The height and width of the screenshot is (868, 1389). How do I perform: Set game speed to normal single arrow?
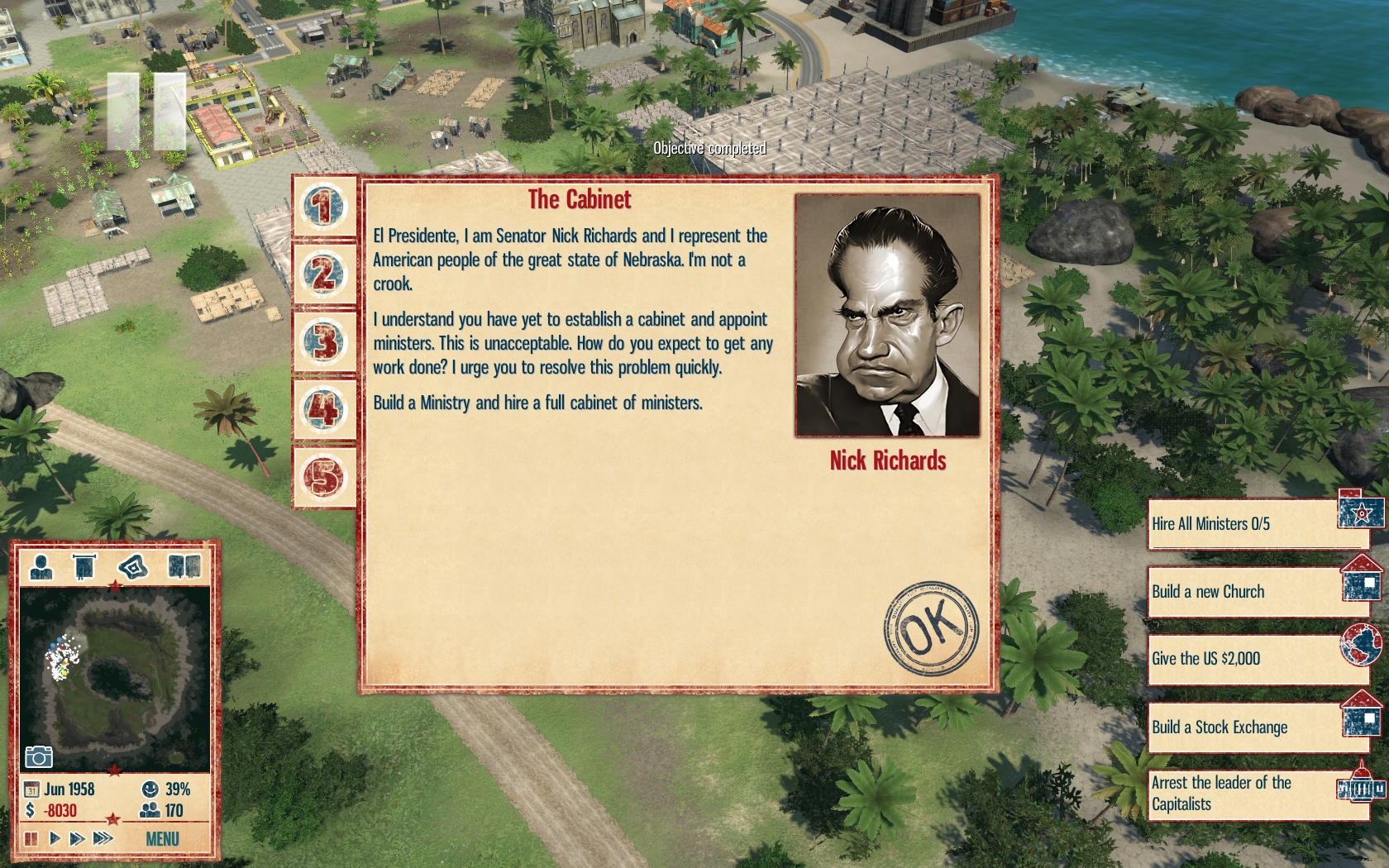(x=55, y=839)
